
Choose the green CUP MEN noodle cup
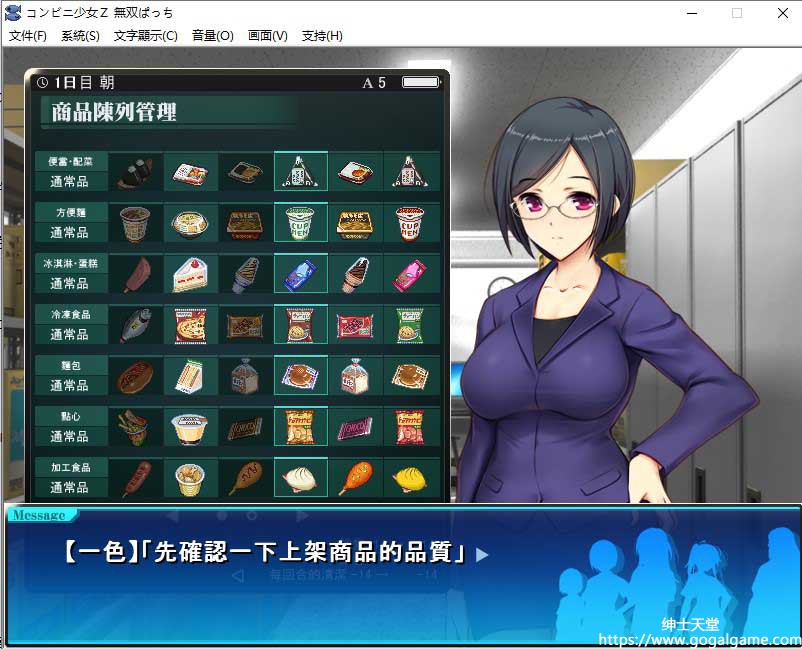click(x=300, y=223)
